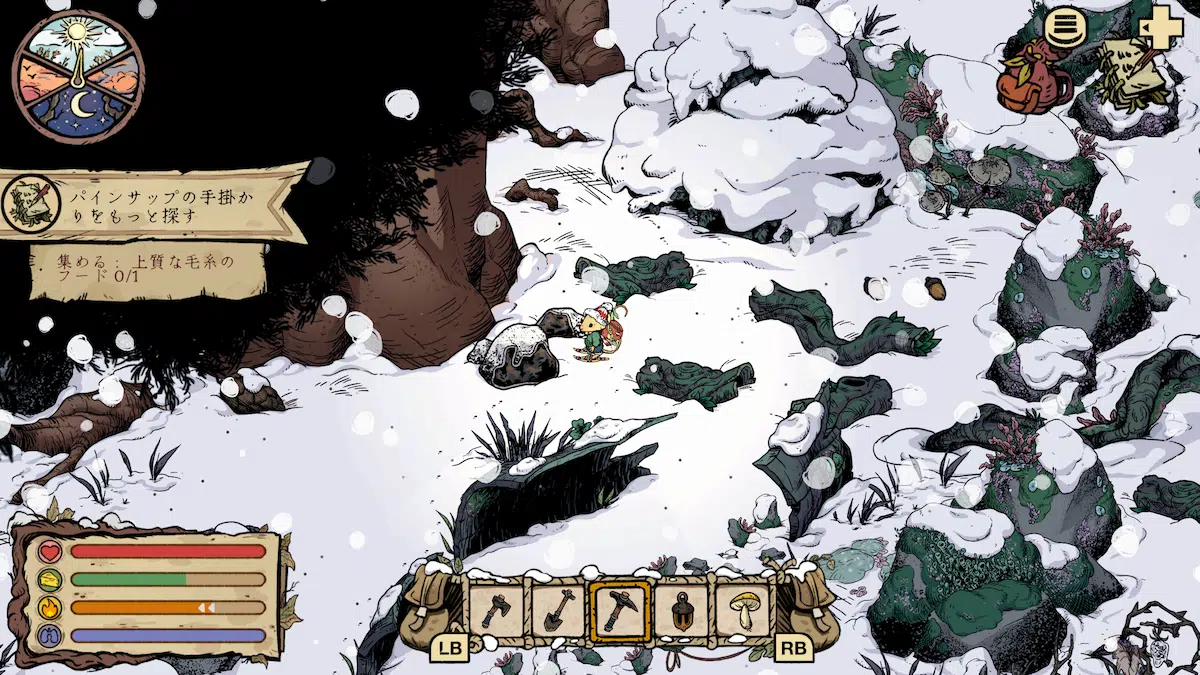Click the Pinesap clue quest banner

152,202
